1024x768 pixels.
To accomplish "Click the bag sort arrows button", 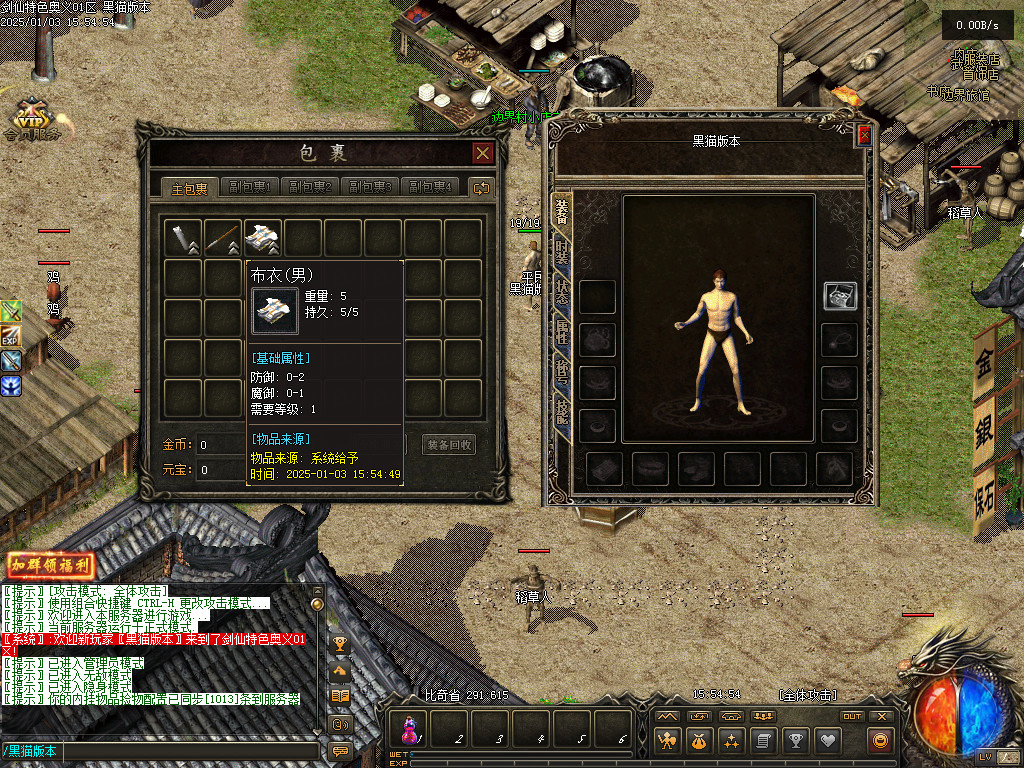I will 482,187.
